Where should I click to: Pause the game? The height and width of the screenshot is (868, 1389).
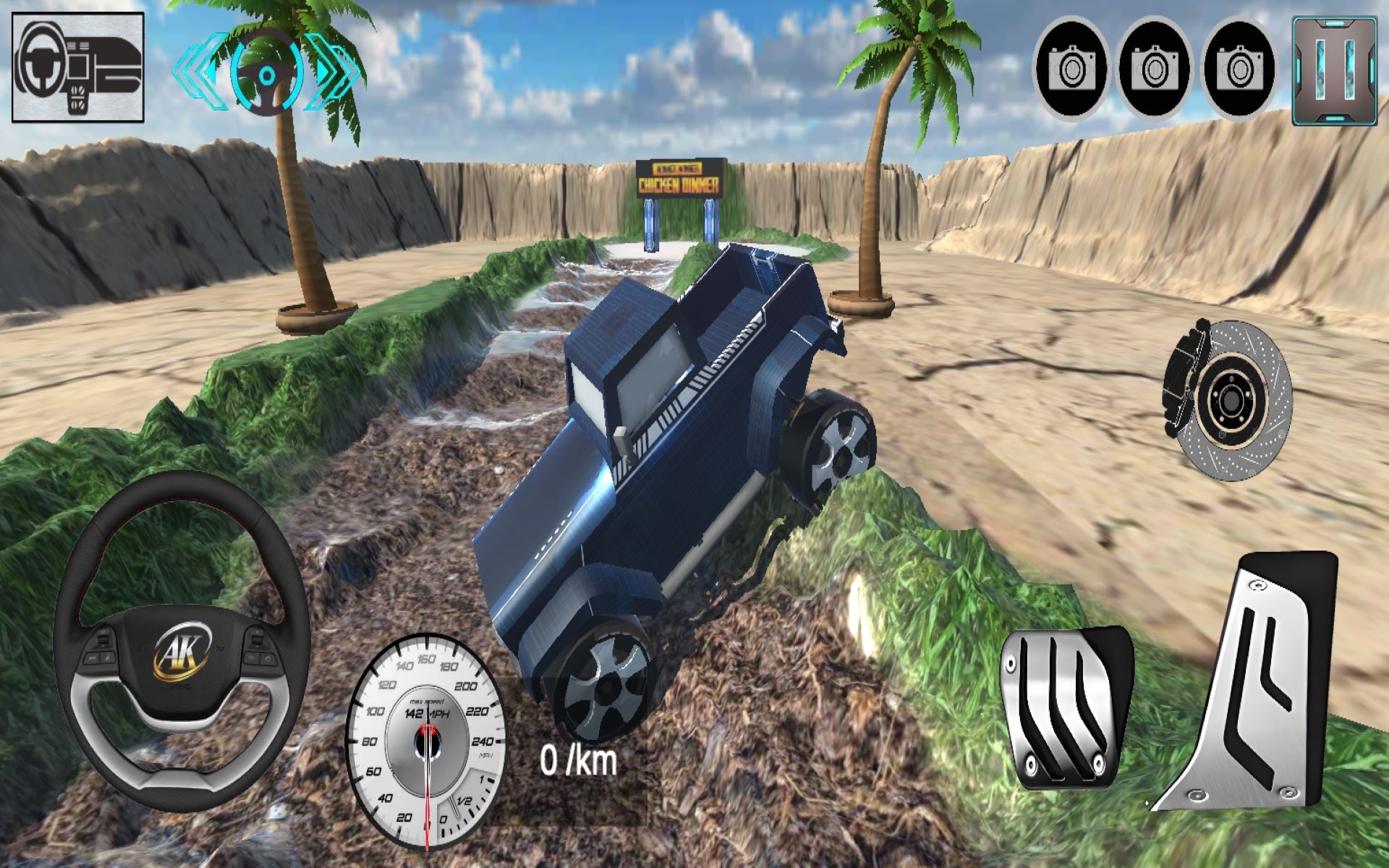(1335, 71)
